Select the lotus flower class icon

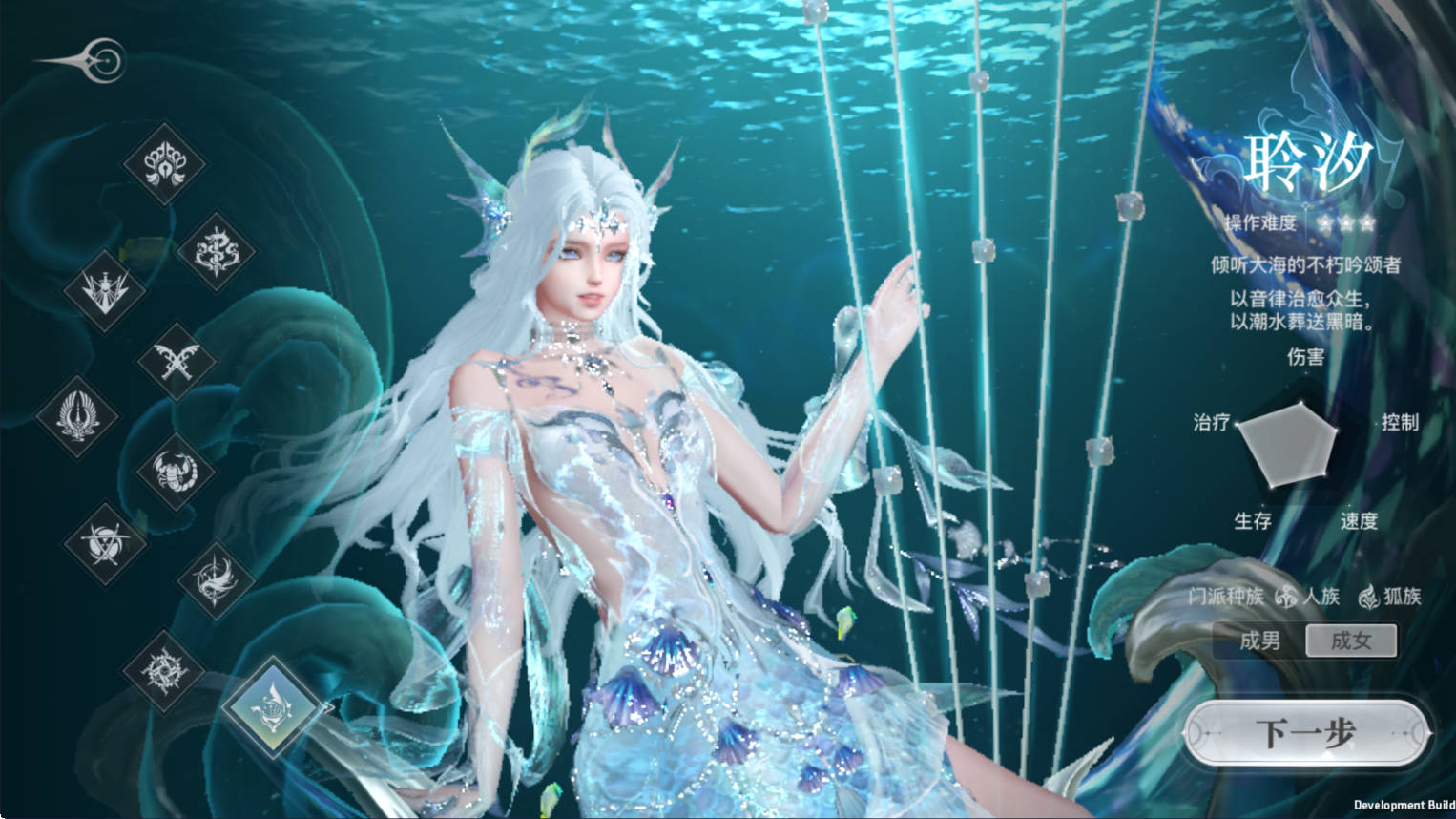[164, 164]
